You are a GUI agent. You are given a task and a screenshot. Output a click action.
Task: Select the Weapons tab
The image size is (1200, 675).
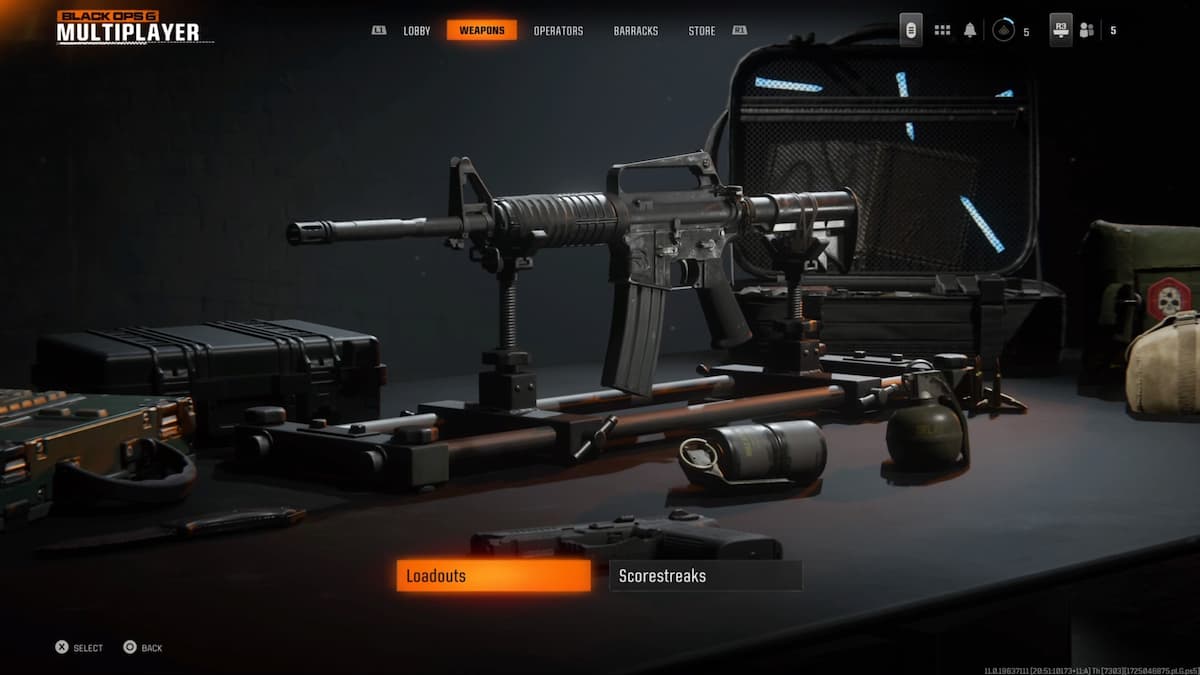(x=482, y=31)
